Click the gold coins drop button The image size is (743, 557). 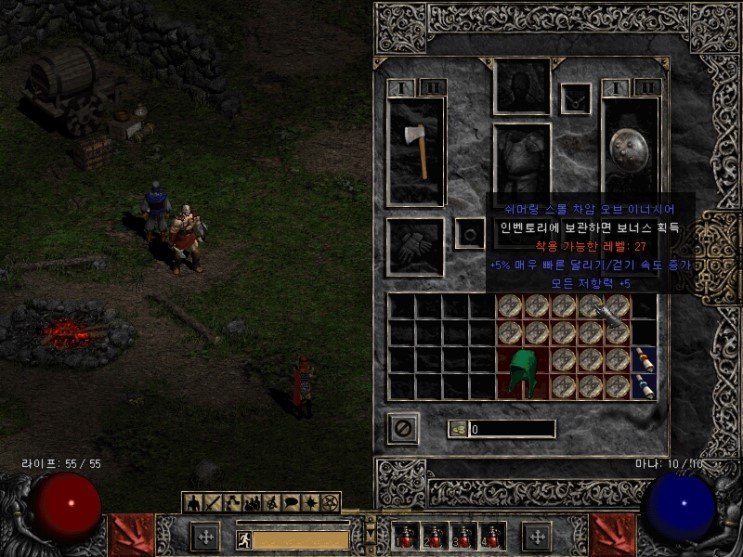(456, 429)
